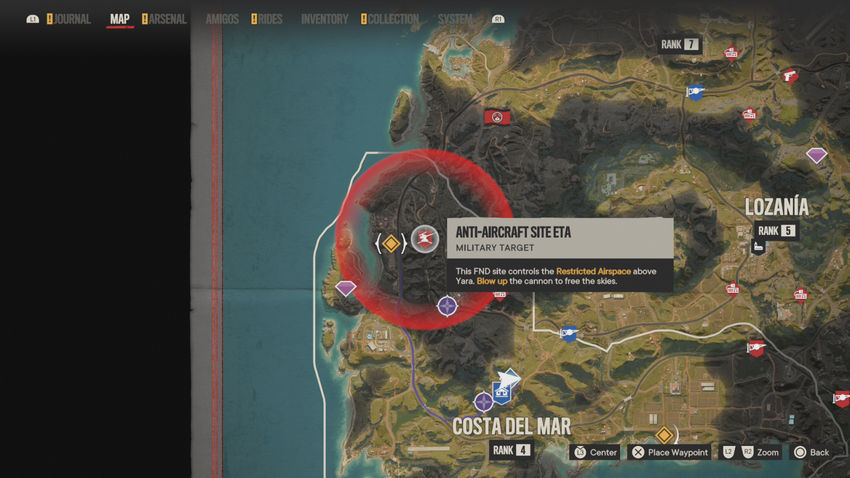Select the purple diamond marker north of Lozanía

point(817,155)
